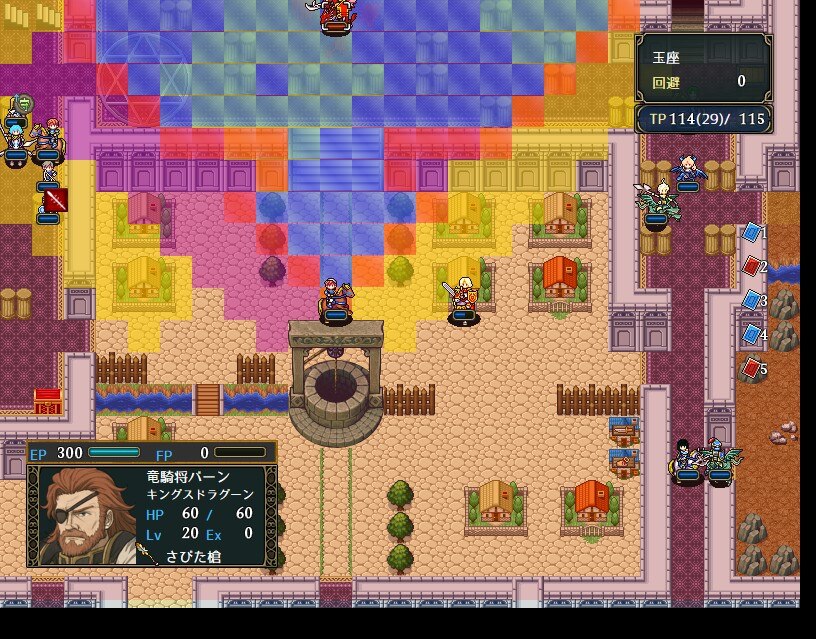The width and height of the screenshot is (816, 639).
Task: Pick the blue card numbered 4
Action: (x=752, y=334)
